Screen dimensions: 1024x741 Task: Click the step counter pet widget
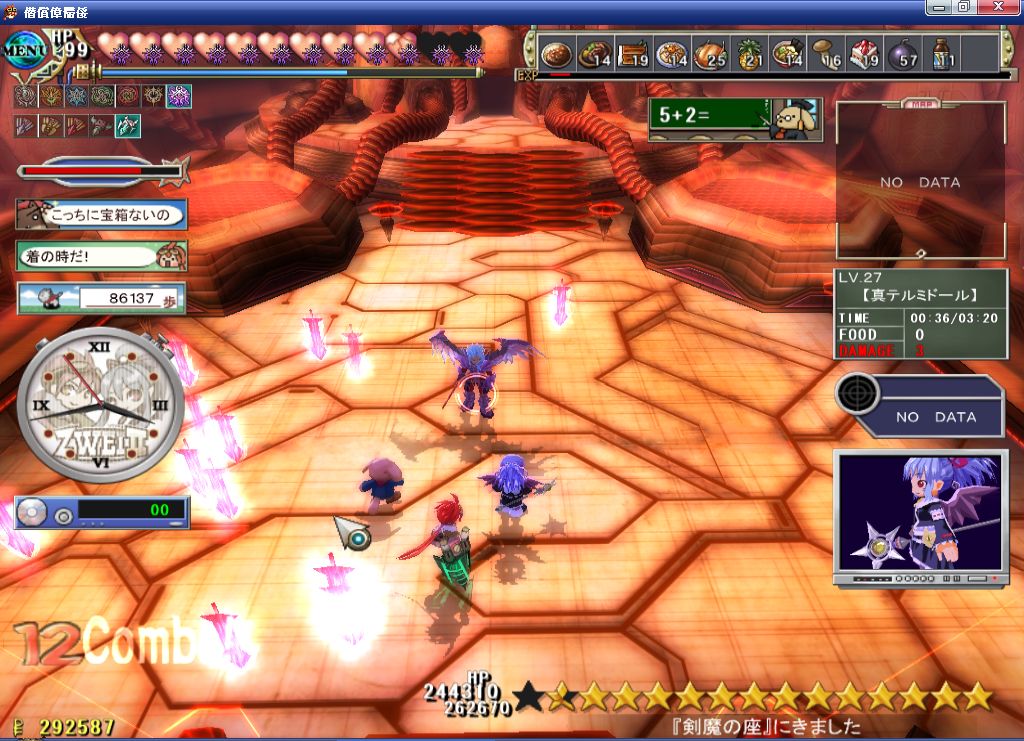(101, 298)
